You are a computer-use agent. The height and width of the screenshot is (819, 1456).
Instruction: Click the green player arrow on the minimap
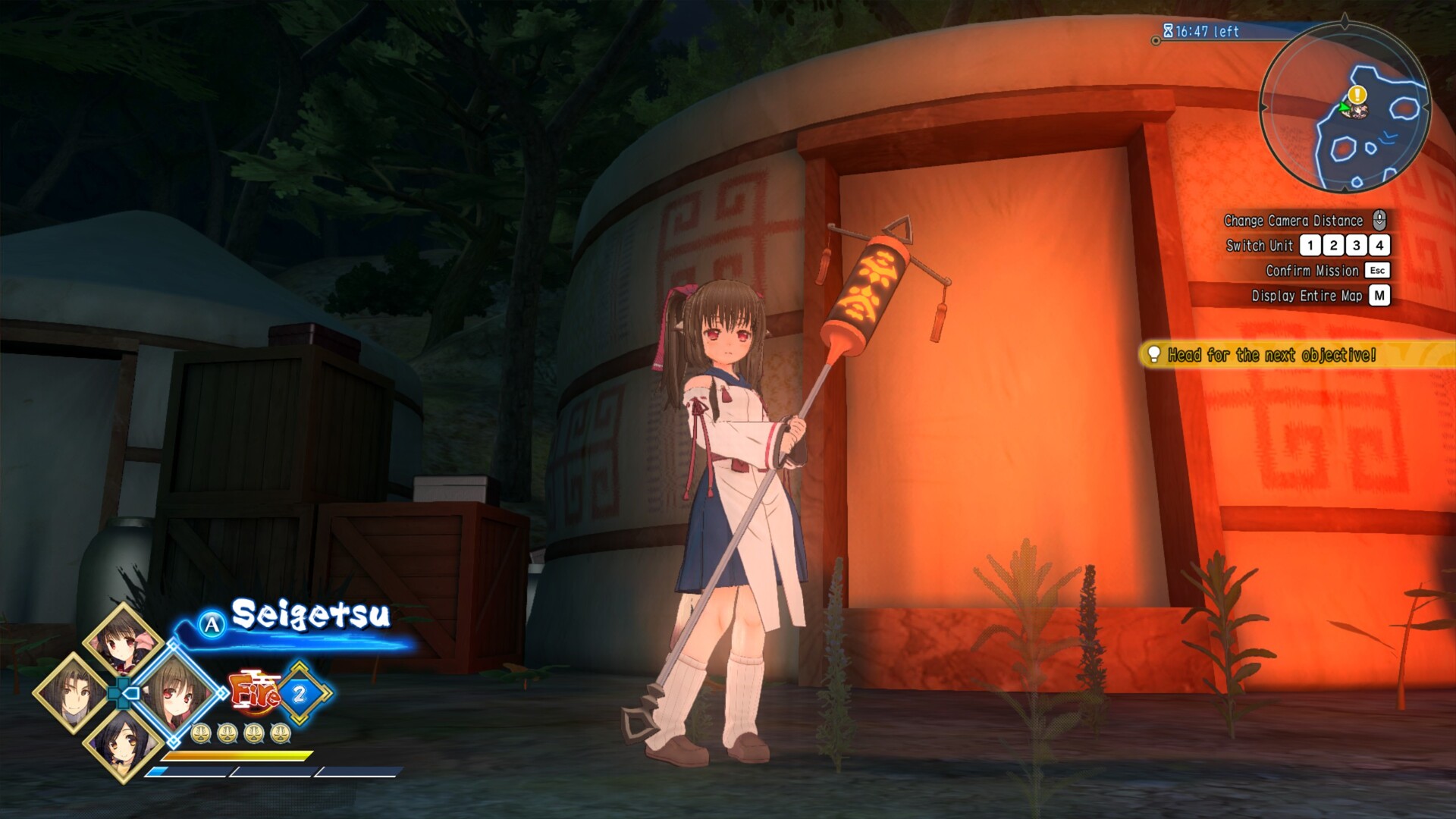click(x=1345, y=107)
